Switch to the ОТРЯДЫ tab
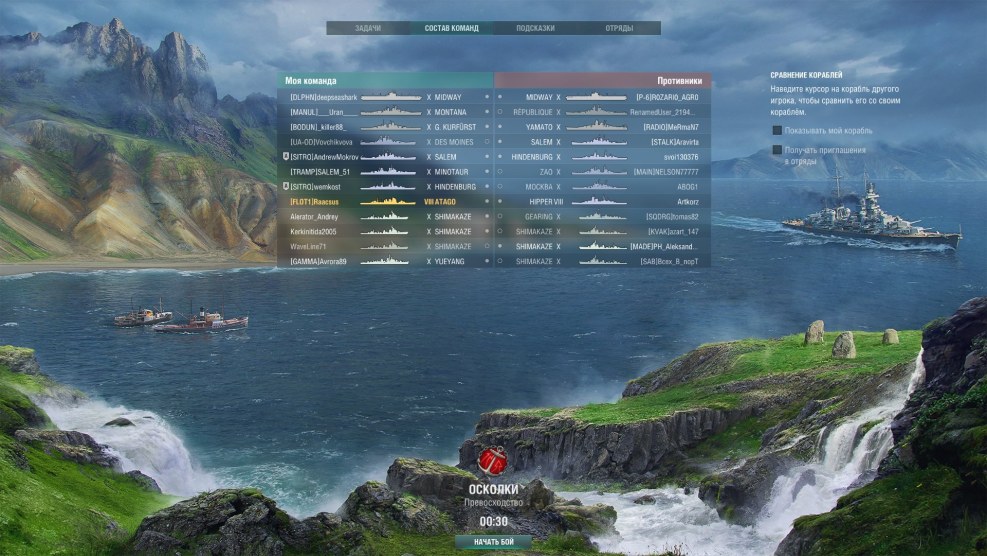The width and height of the screenshot is (987, 556). [618, 28]
